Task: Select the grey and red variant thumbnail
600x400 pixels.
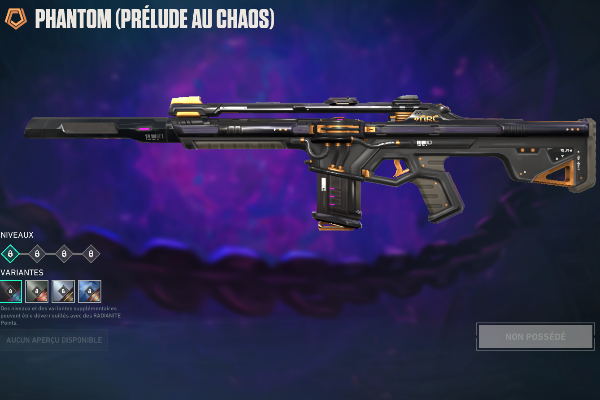Action: tap(37, 291)
